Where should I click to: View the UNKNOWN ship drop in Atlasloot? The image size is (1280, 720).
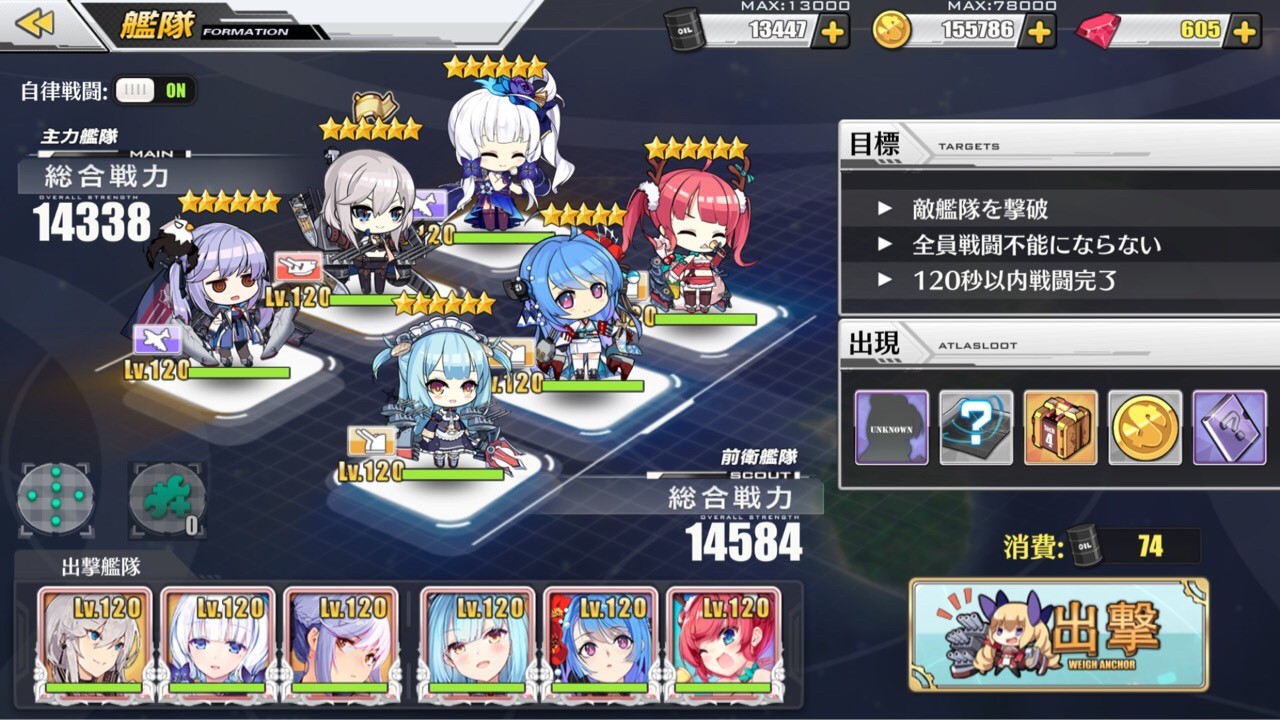pos(892,427)
